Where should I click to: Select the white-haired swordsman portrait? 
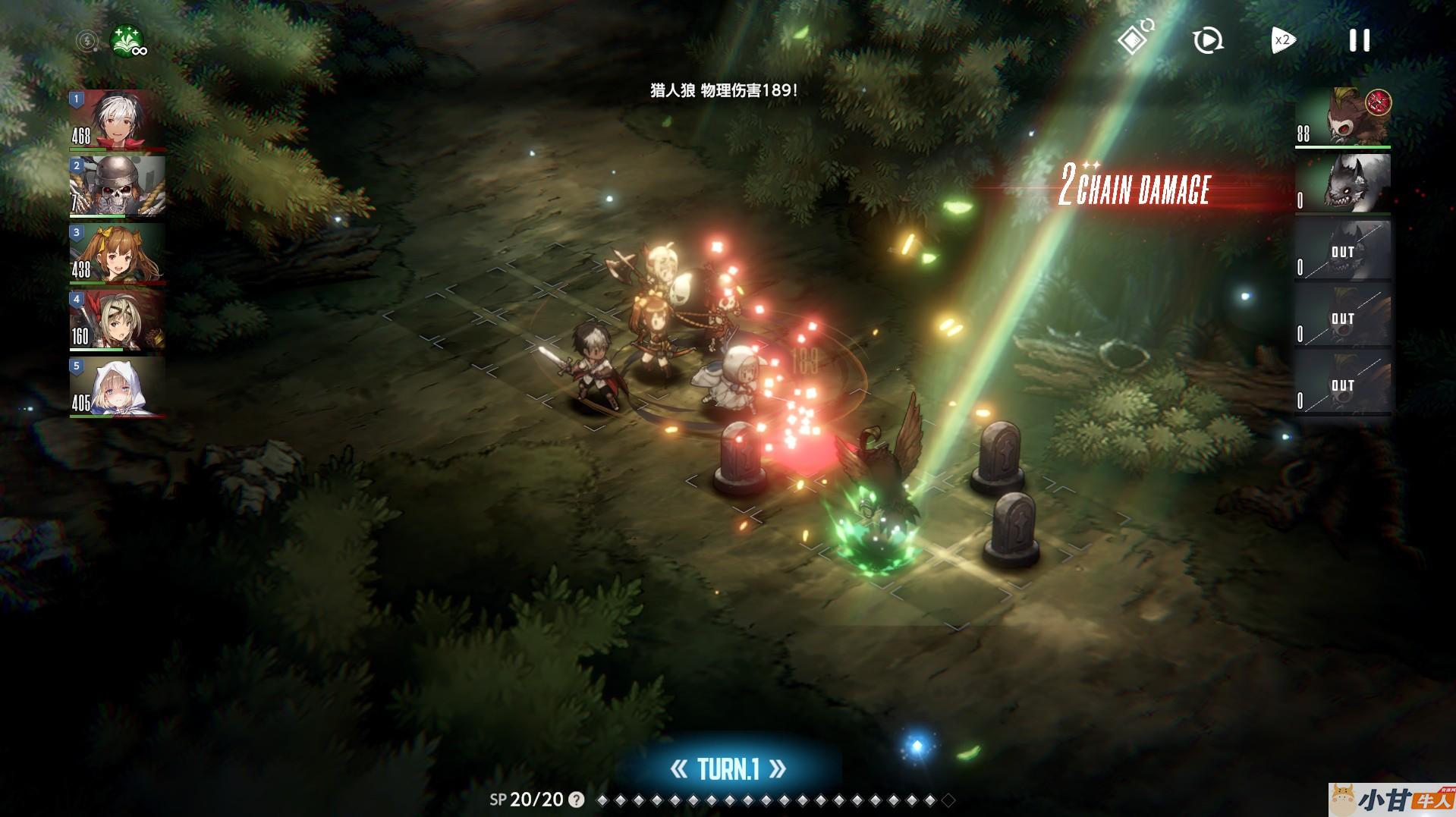tap(118, 120)
